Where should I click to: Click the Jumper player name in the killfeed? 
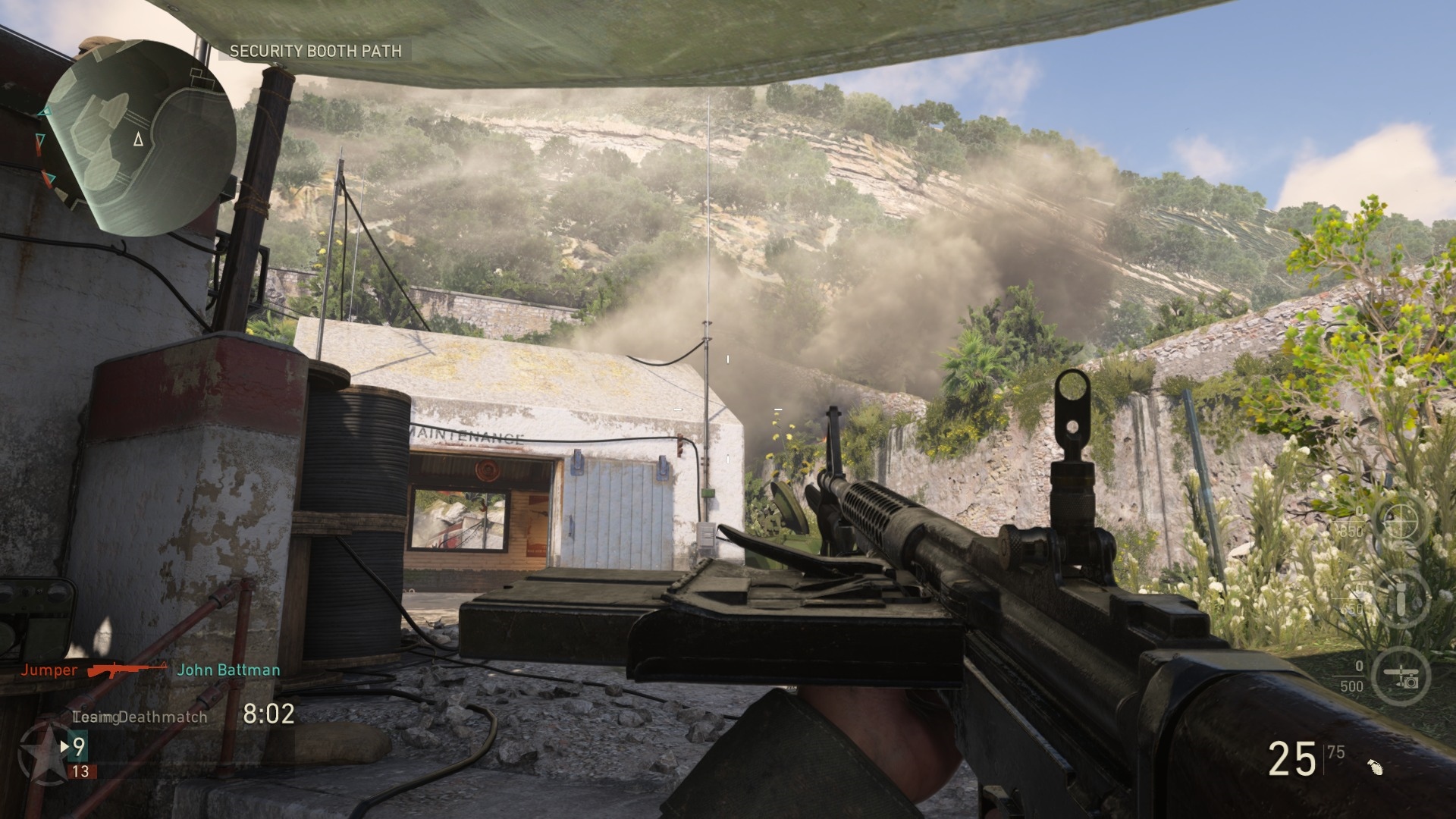click(49, 670)
